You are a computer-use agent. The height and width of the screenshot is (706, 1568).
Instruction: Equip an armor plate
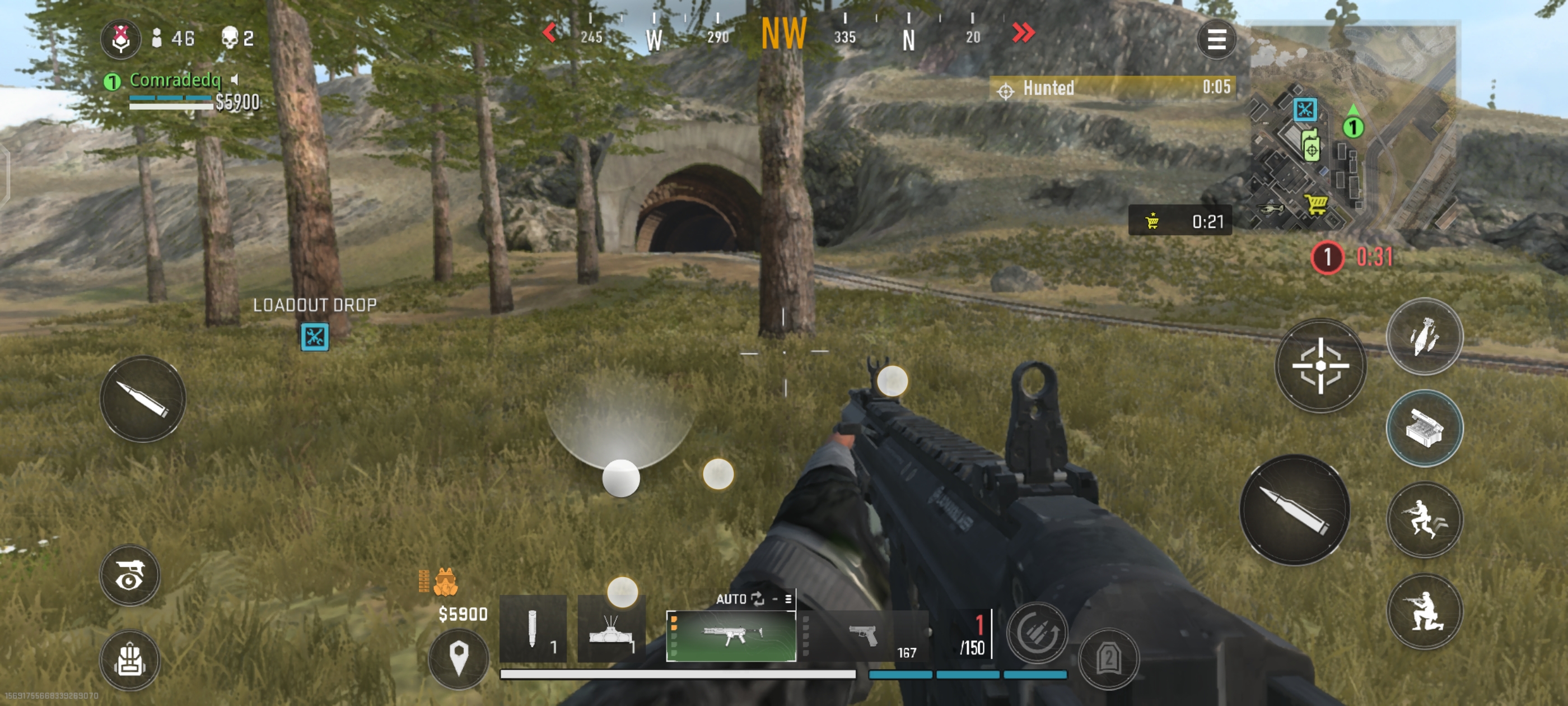tap(1108, 658)
